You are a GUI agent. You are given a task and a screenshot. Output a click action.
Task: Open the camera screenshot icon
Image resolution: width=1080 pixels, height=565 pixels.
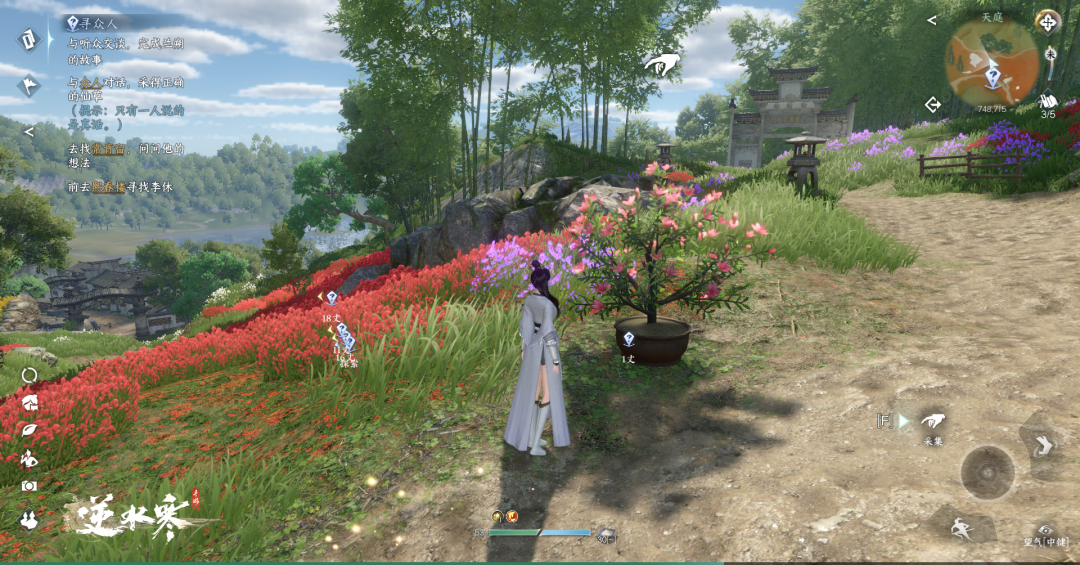click(x=29, y=486)
